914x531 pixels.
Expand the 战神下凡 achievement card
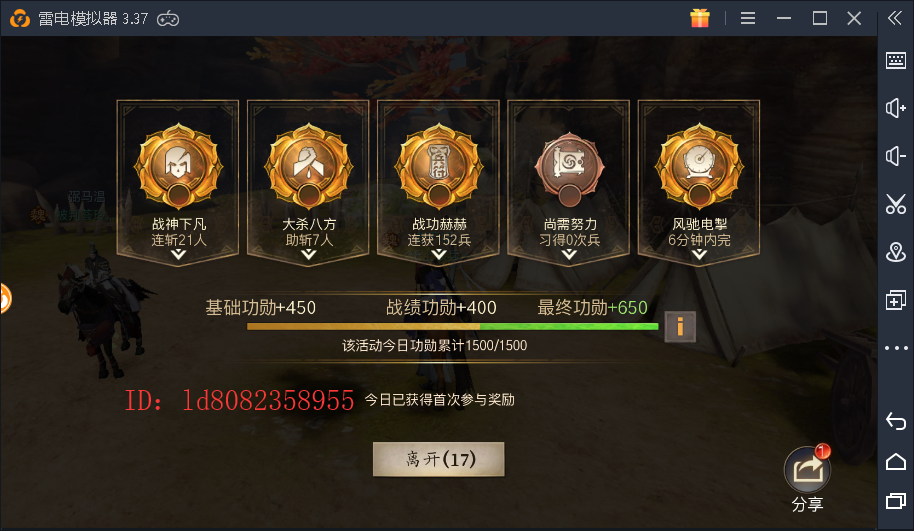tap(178, 255)
